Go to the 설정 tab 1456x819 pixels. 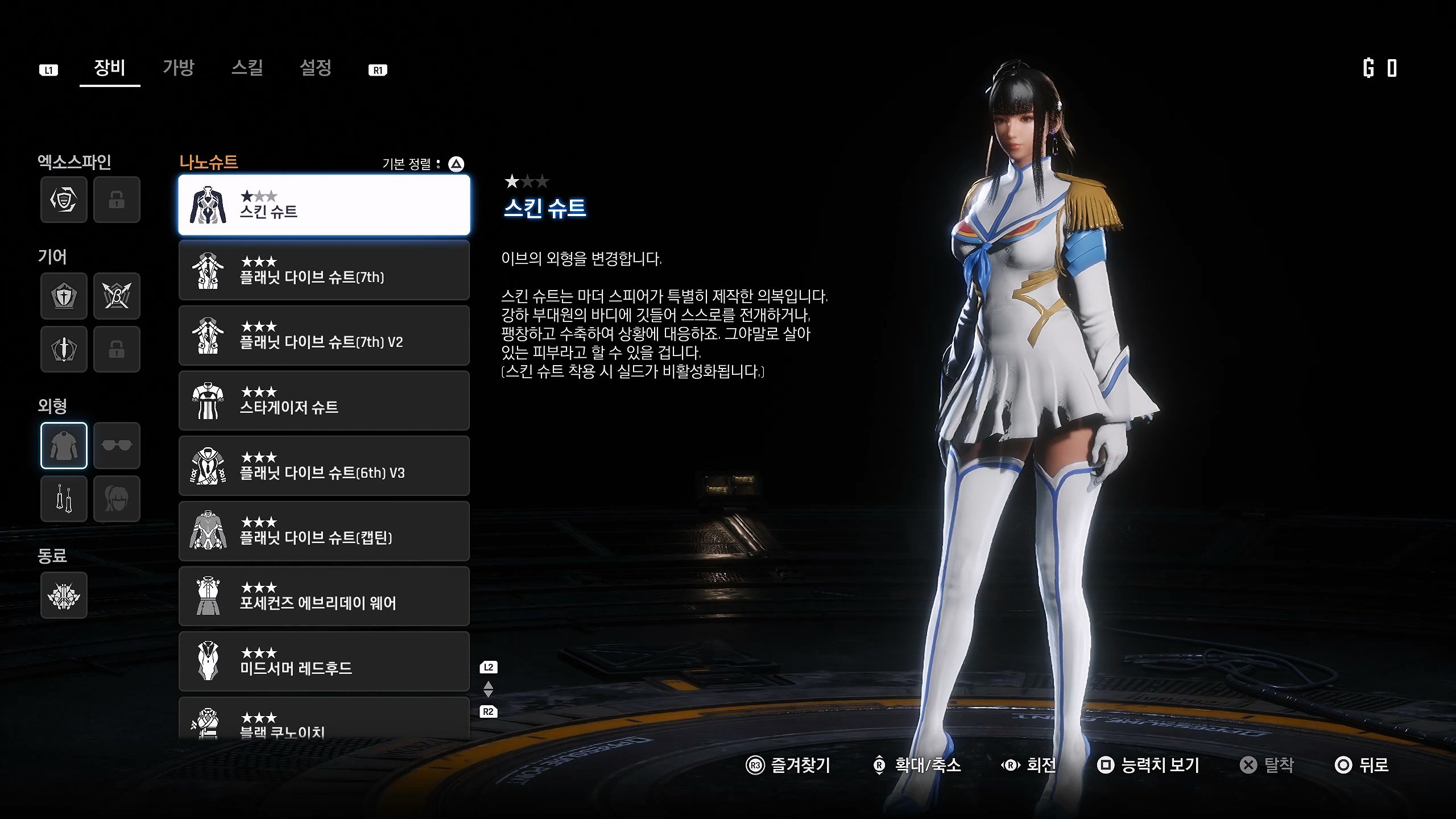[x=316, y=68]
